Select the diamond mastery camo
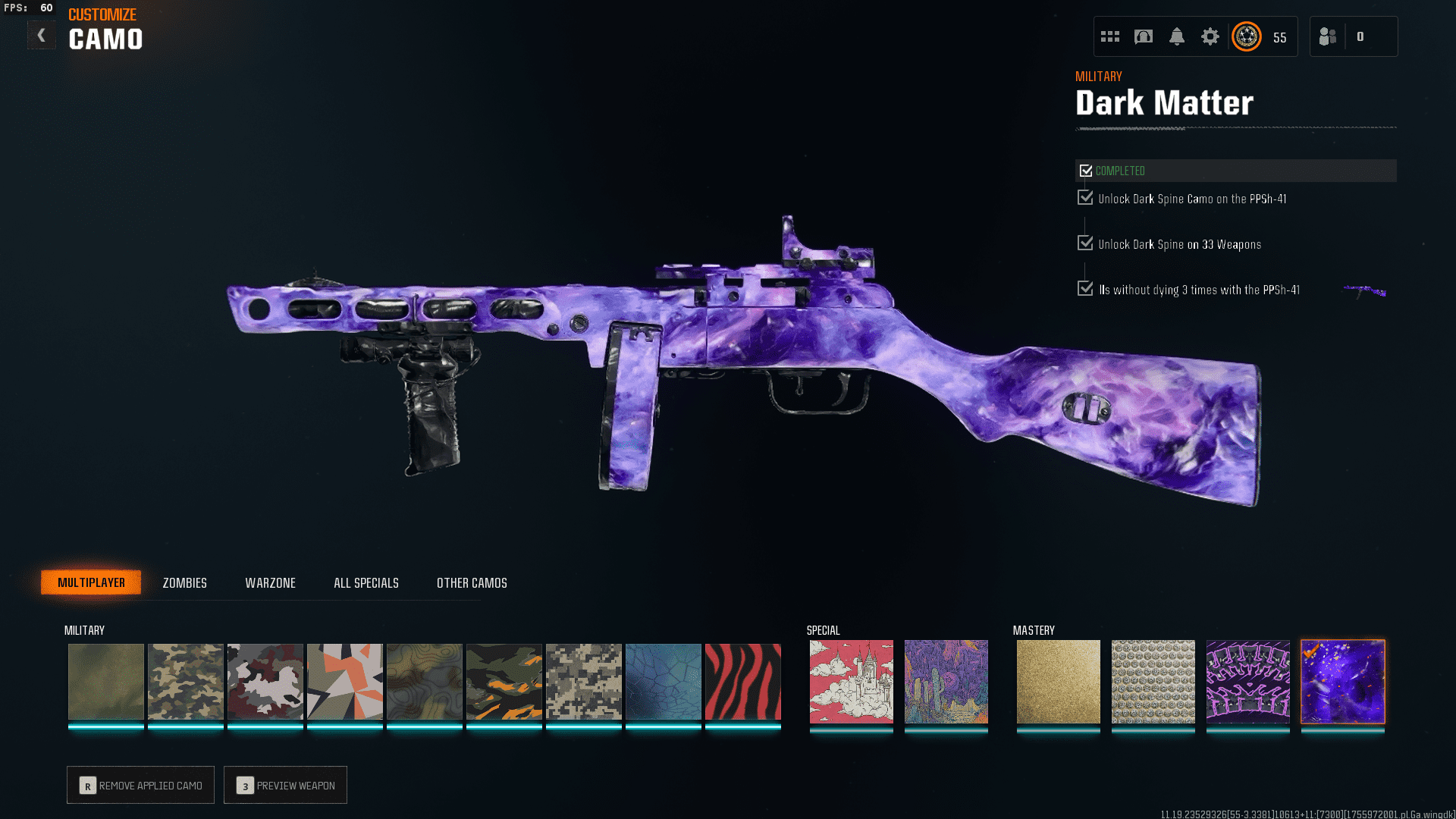This screenshot has width=1456, height=819. (x=1153, y=682)
